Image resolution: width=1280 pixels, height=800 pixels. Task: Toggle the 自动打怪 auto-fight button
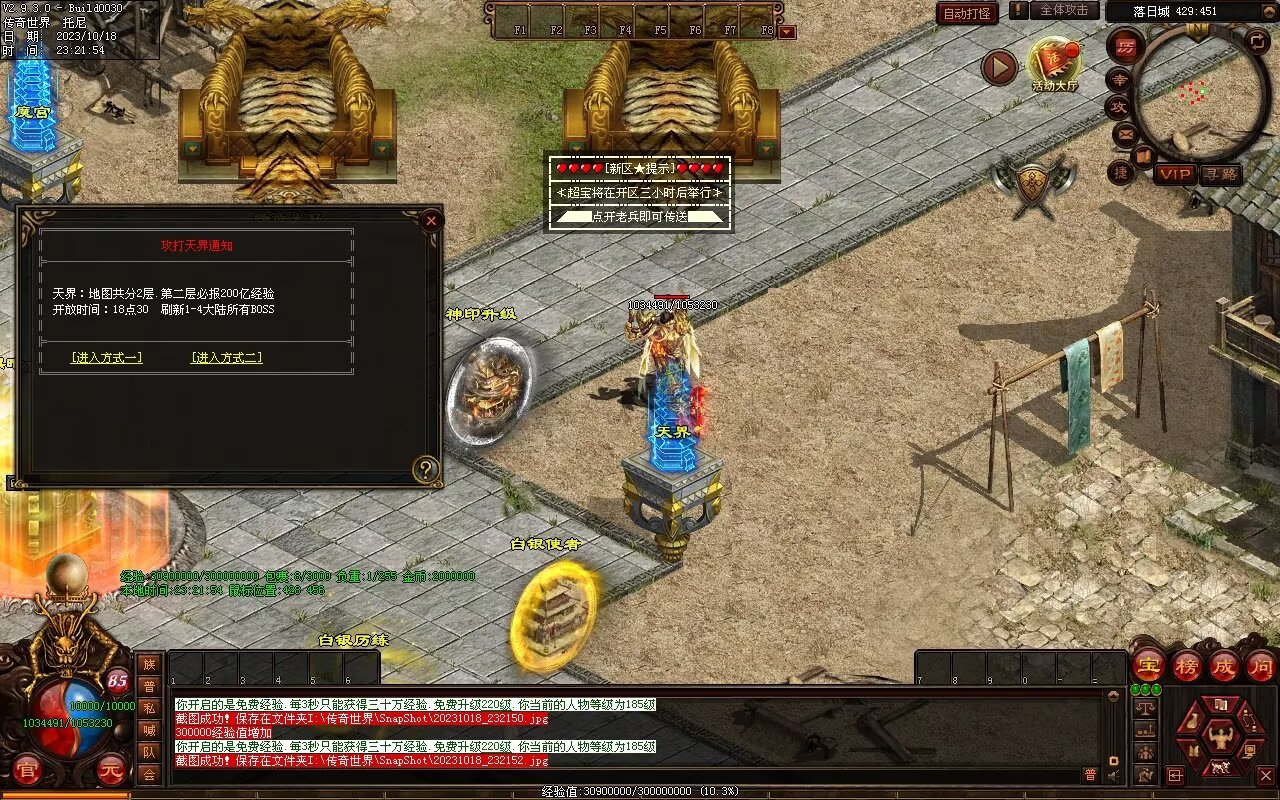click(x=967, y=13)
